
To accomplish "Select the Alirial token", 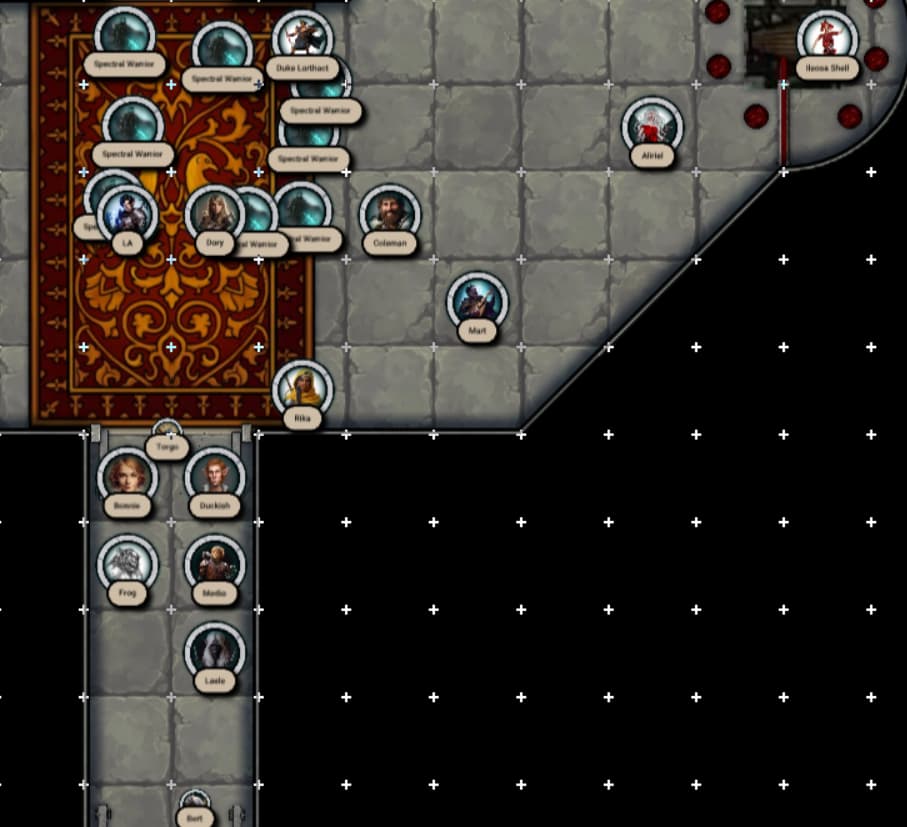I will tap(652, 127).
